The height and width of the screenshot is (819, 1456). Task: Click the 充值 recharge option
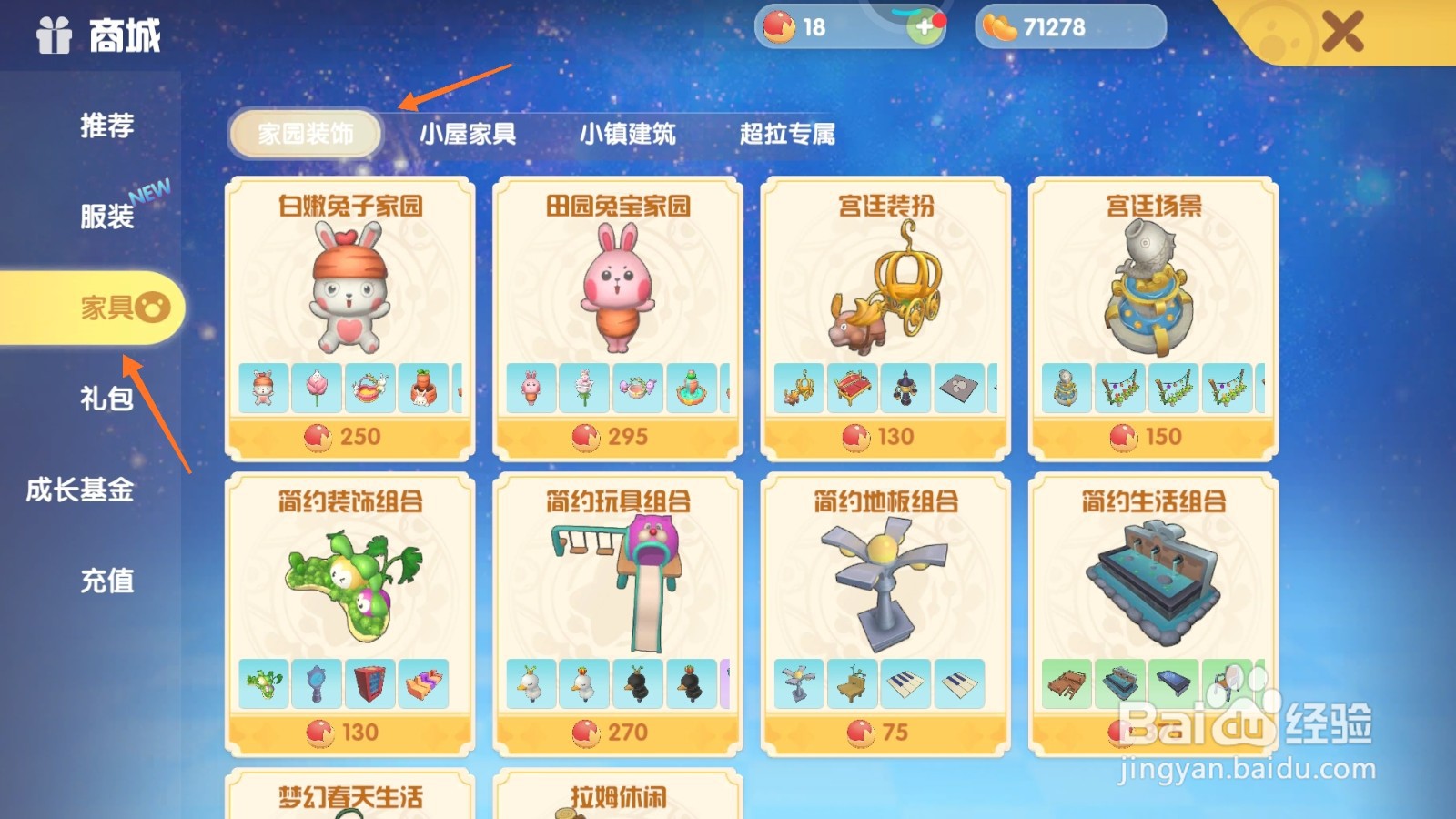tap(109, 582)
